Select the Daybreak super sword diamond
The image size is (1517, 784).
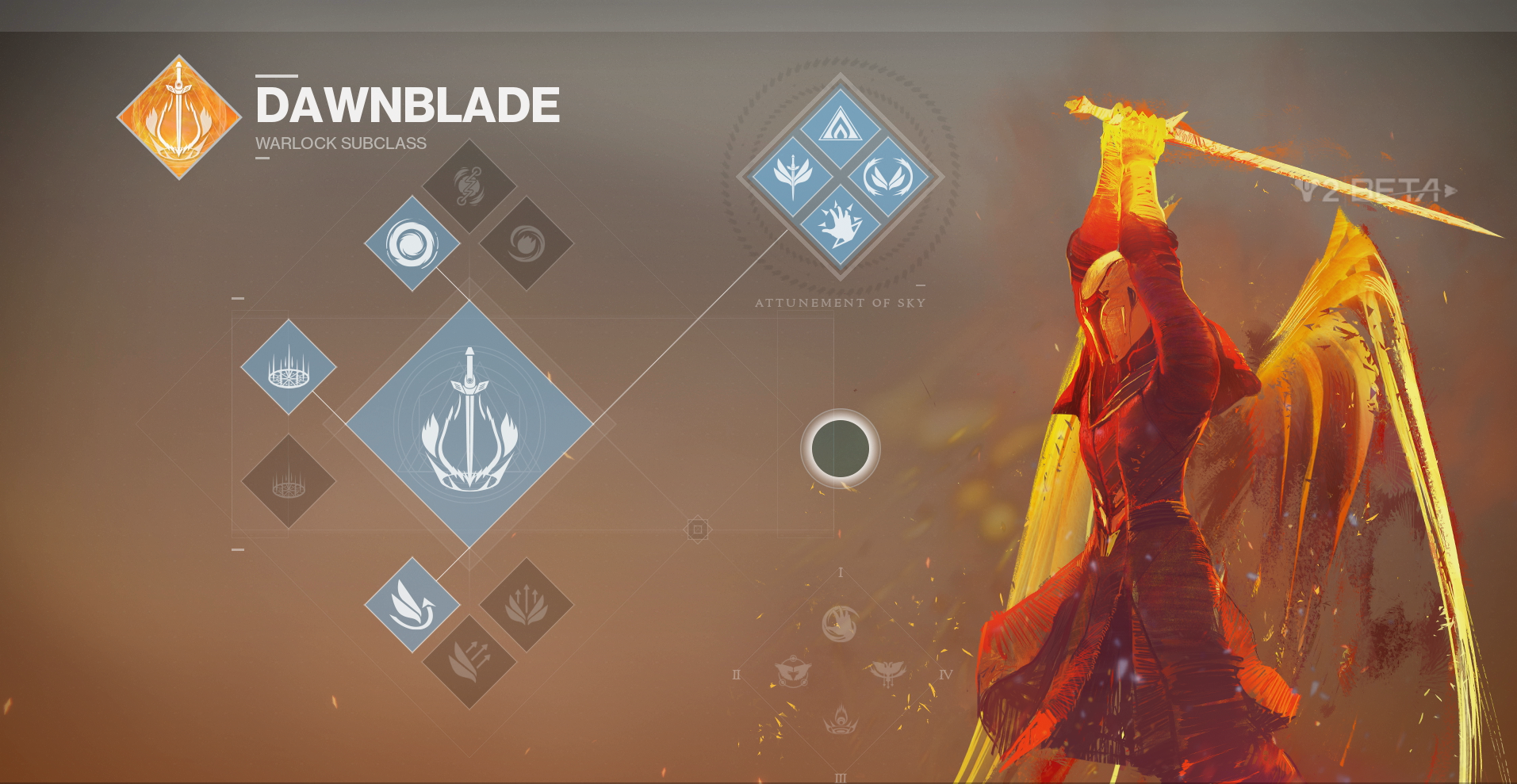(x=469, y=423)
